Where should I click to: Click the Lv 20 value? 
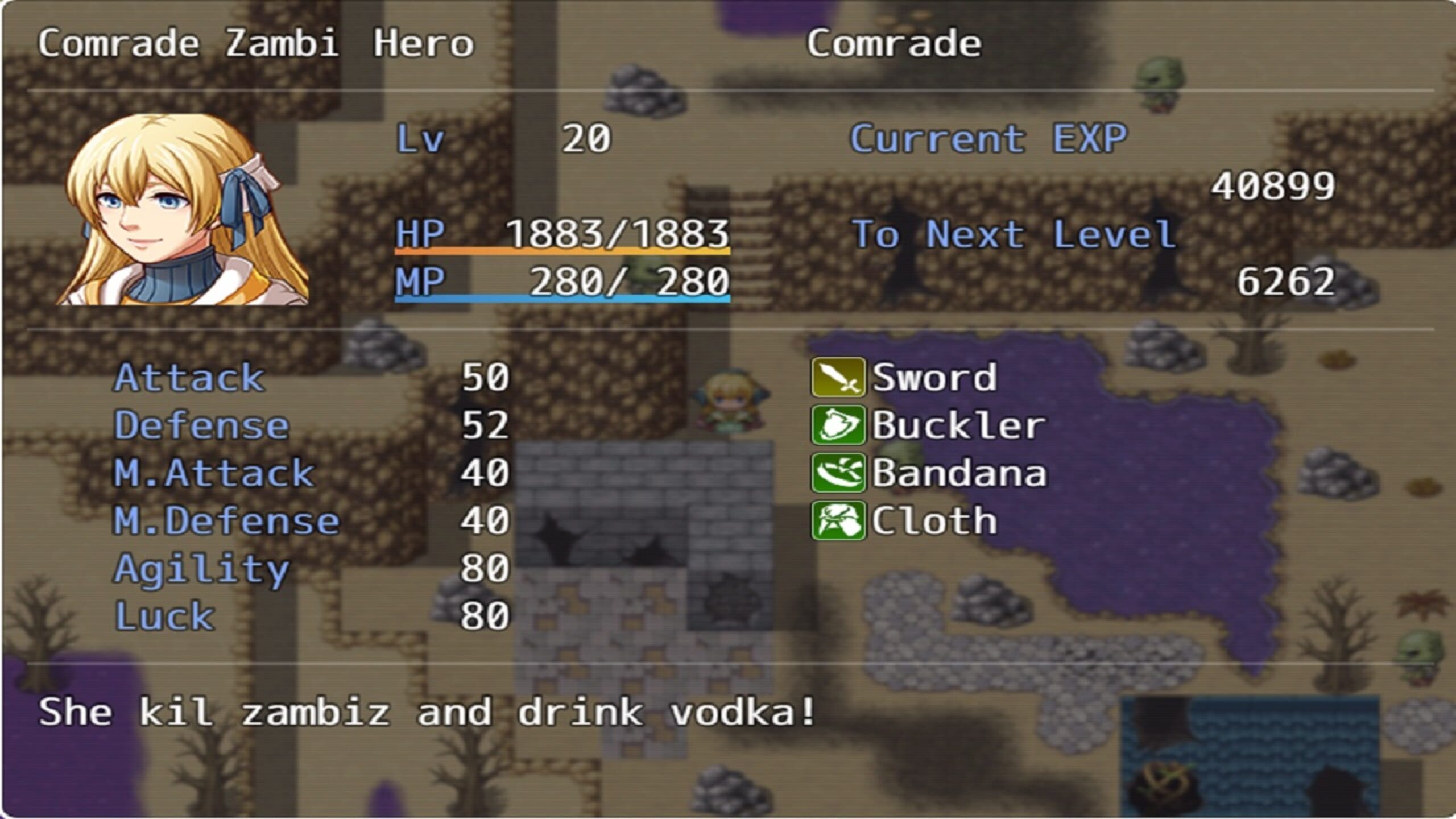[586, 136]
